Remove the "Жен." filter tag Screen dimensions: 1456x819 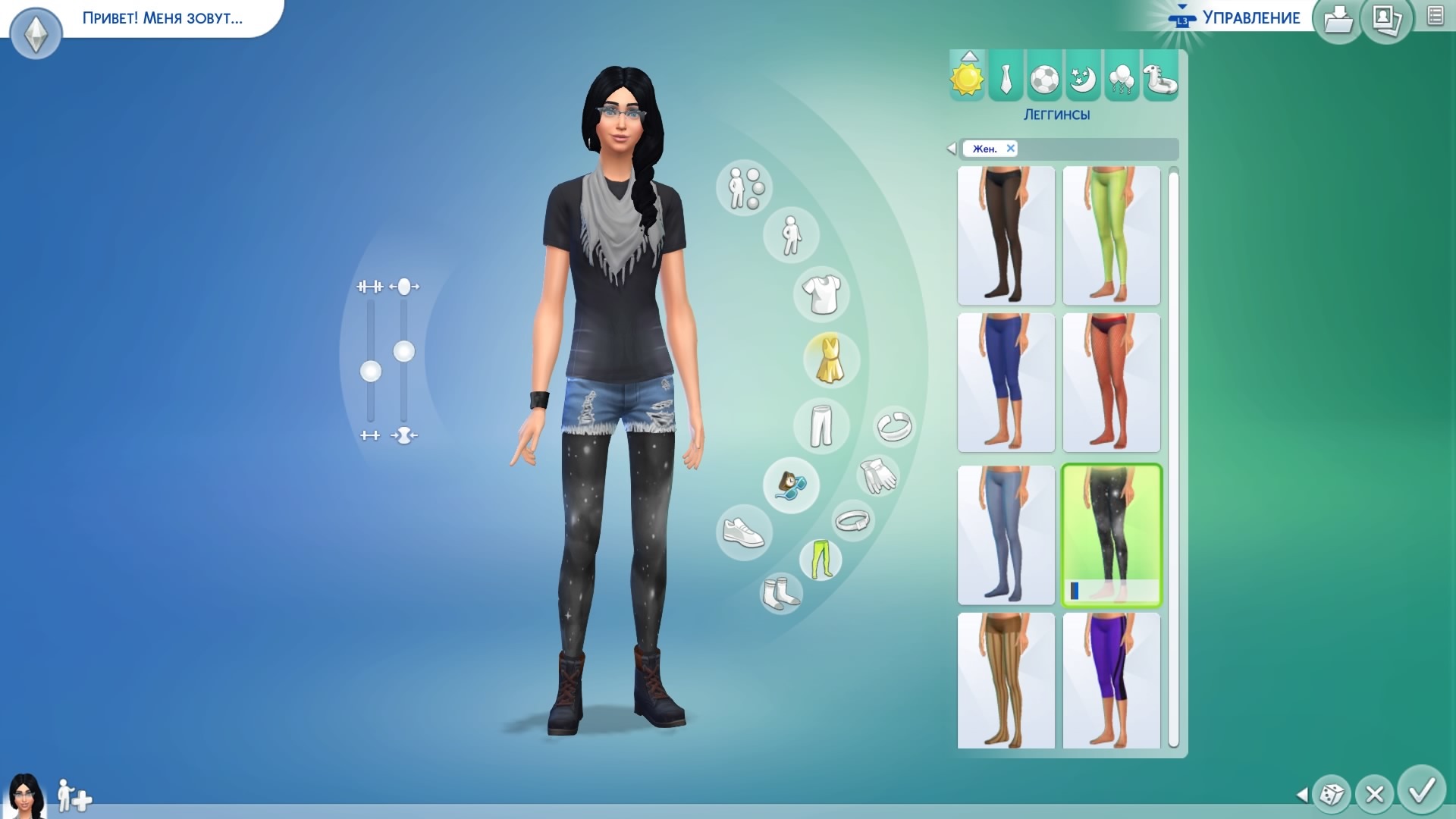pyautogui.click(x=1010, y=149)
